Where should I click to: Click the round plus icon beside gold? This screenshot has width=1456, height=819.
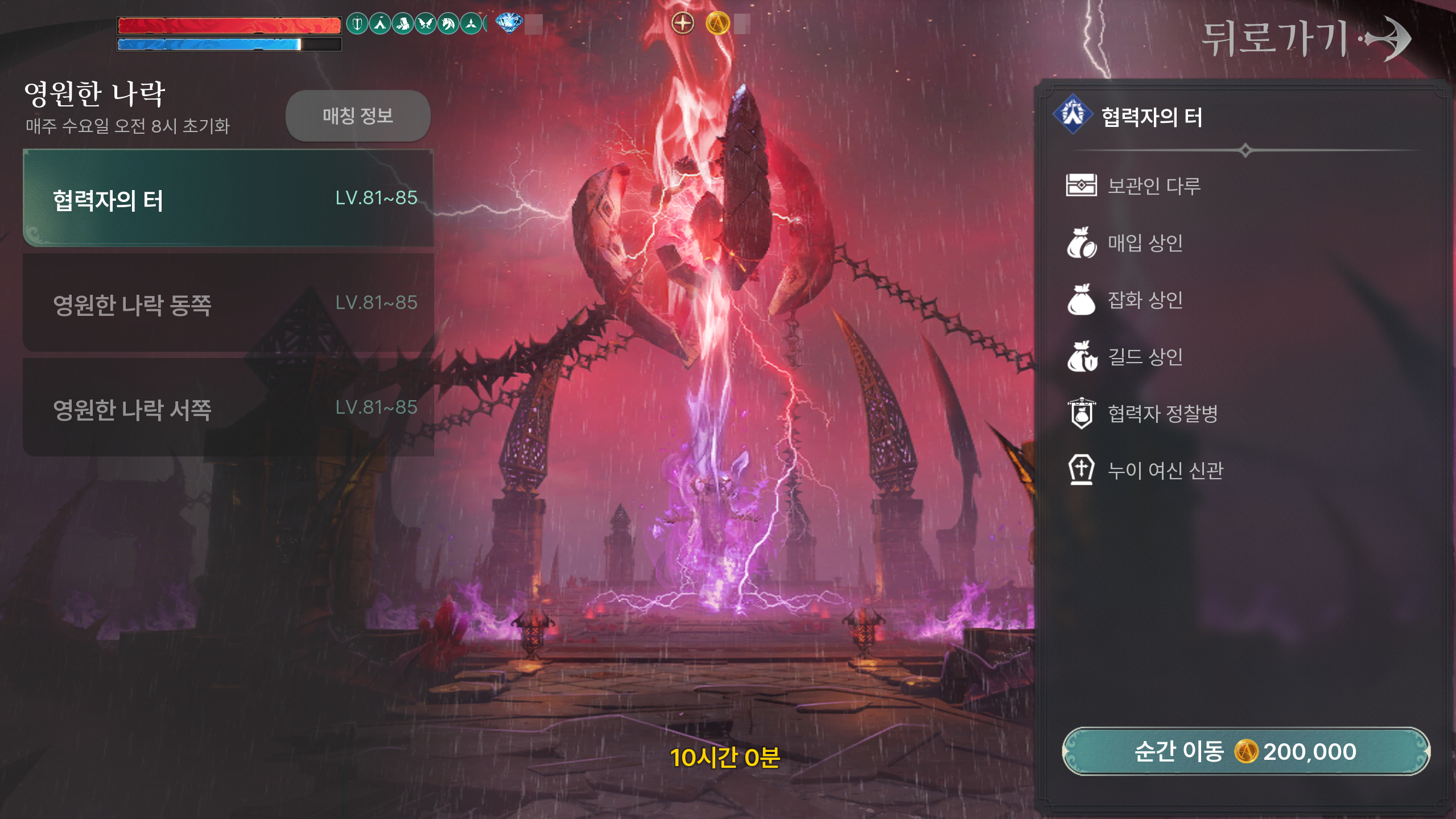click(x=683, y=24)
